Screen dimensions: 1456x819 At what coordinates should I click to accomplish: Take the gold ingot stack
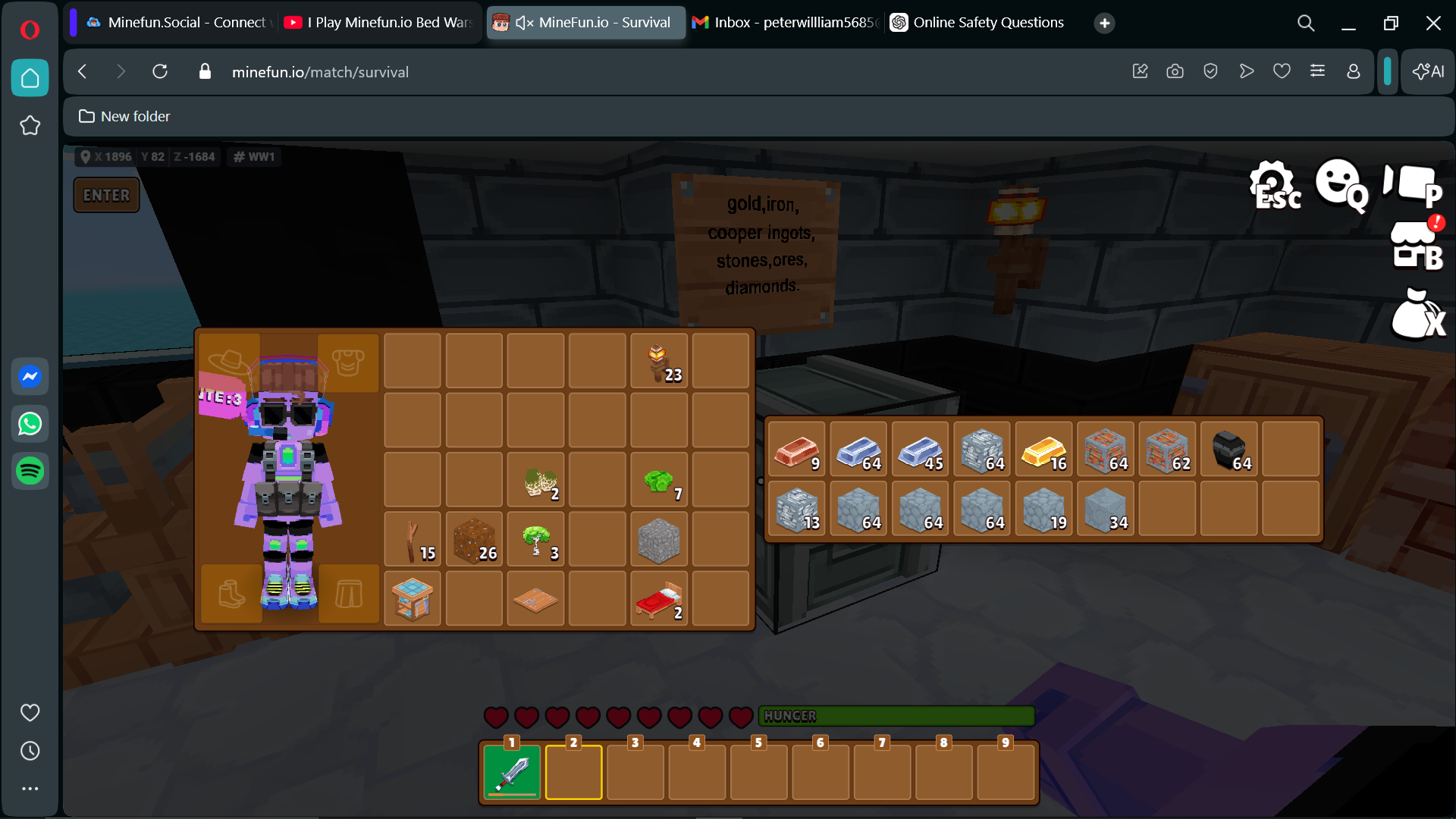1044,450
